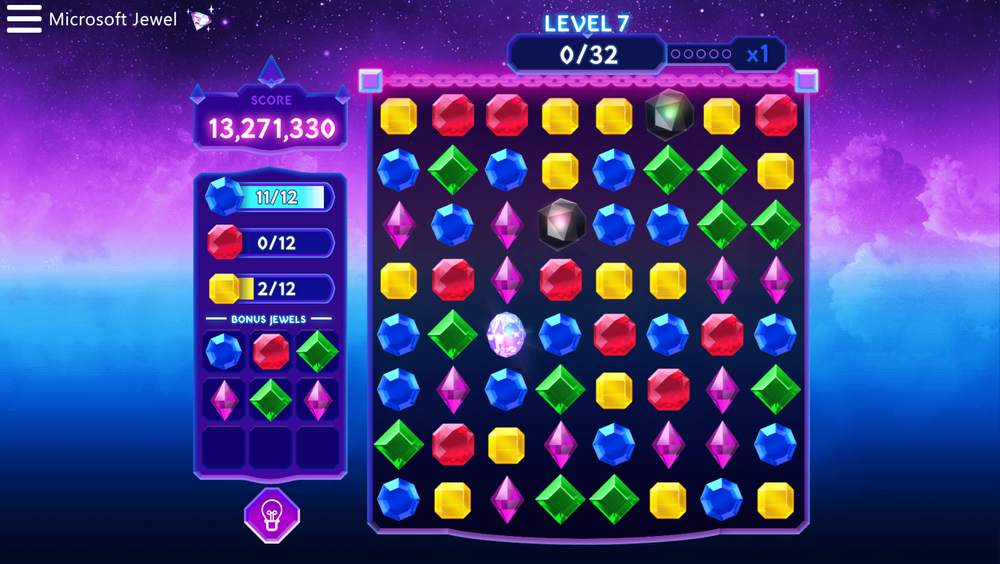The image size is (1000, 564).
Task: Select the sparkling white diamond jewel
Action: (506, 334)
